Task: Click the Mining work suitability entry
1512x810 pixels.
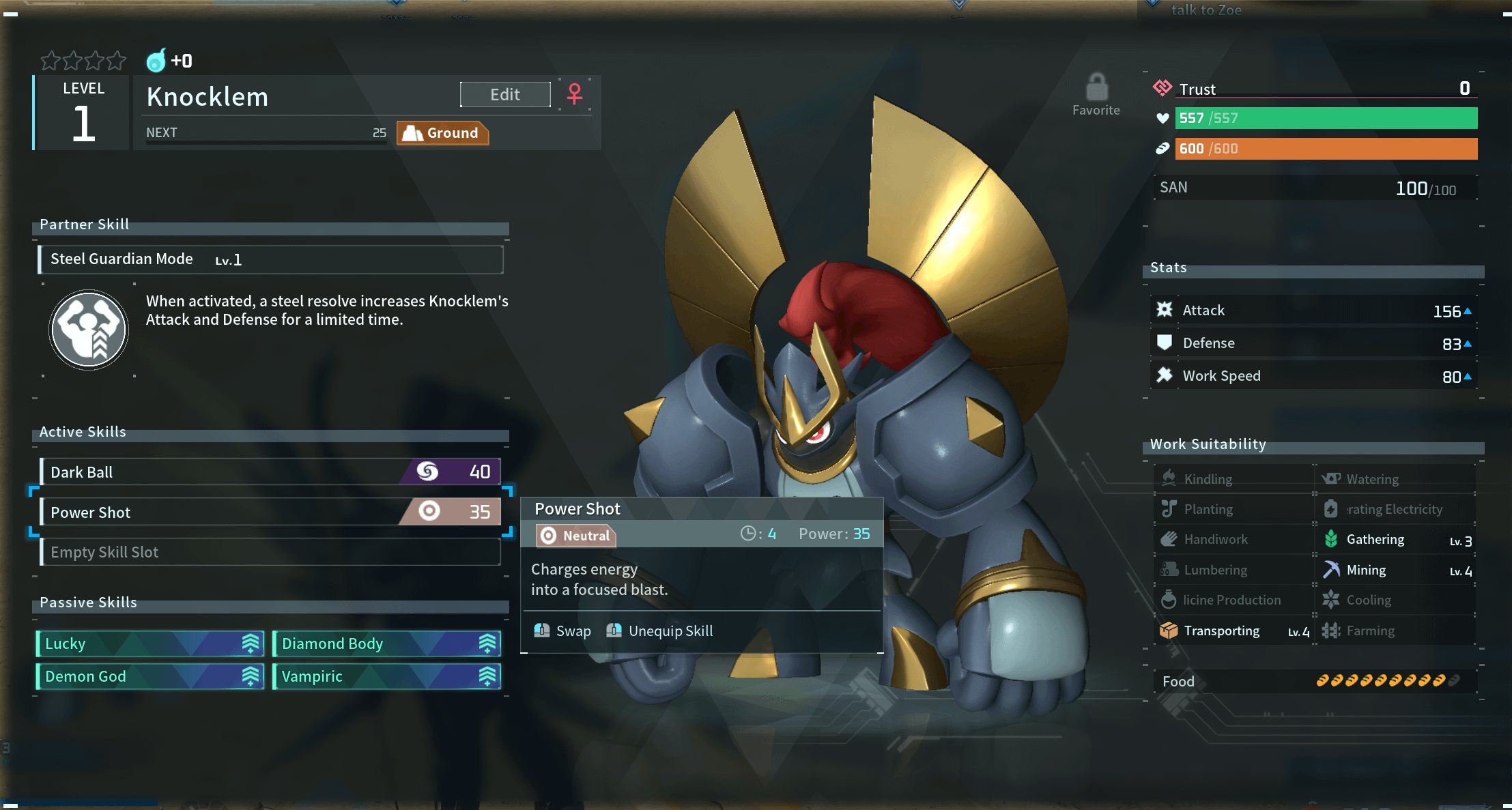Action: [x=1395, y=570]
